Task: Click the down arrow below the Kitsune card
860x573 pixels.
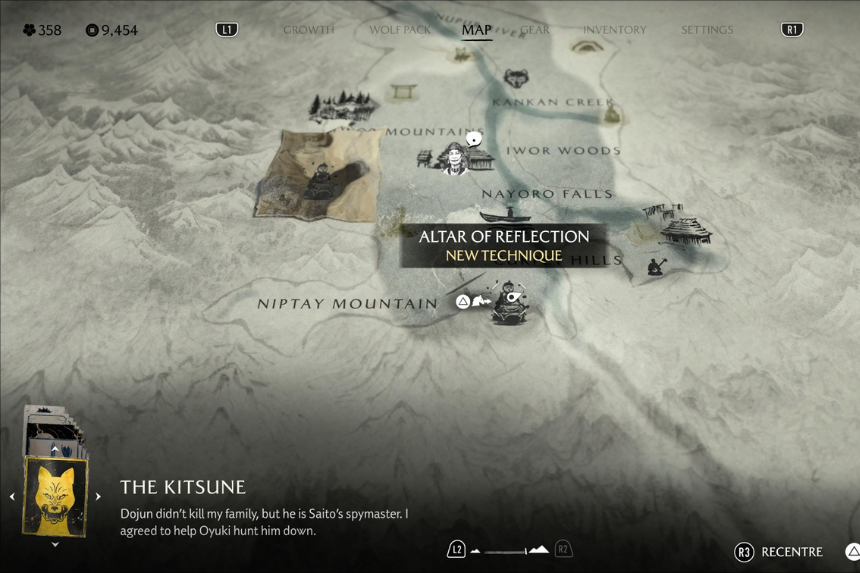Action: 55,545
